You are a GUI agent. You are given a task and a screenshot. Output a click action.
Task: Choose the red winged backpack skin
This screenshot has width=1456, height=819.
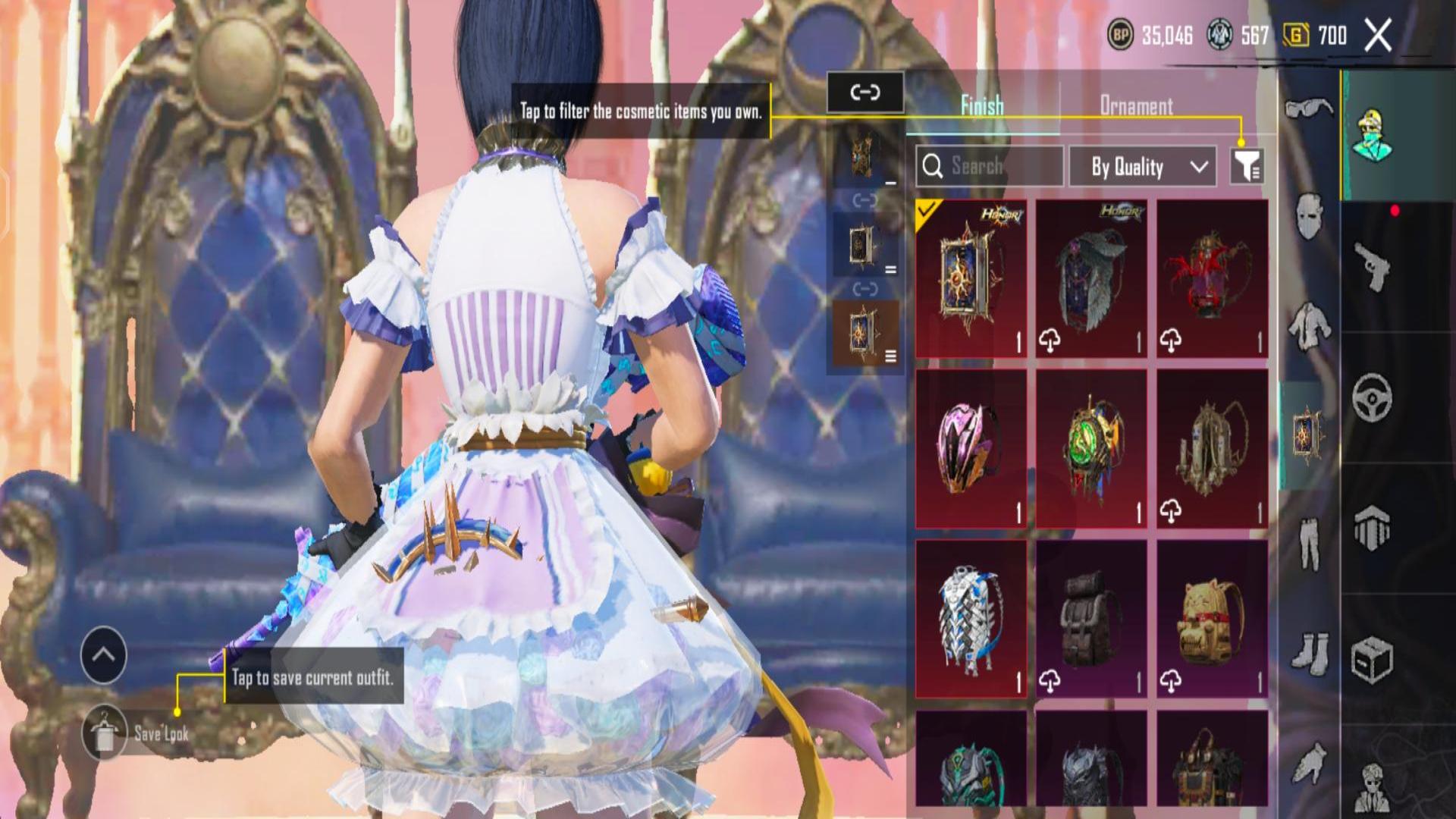point(1212,278)
